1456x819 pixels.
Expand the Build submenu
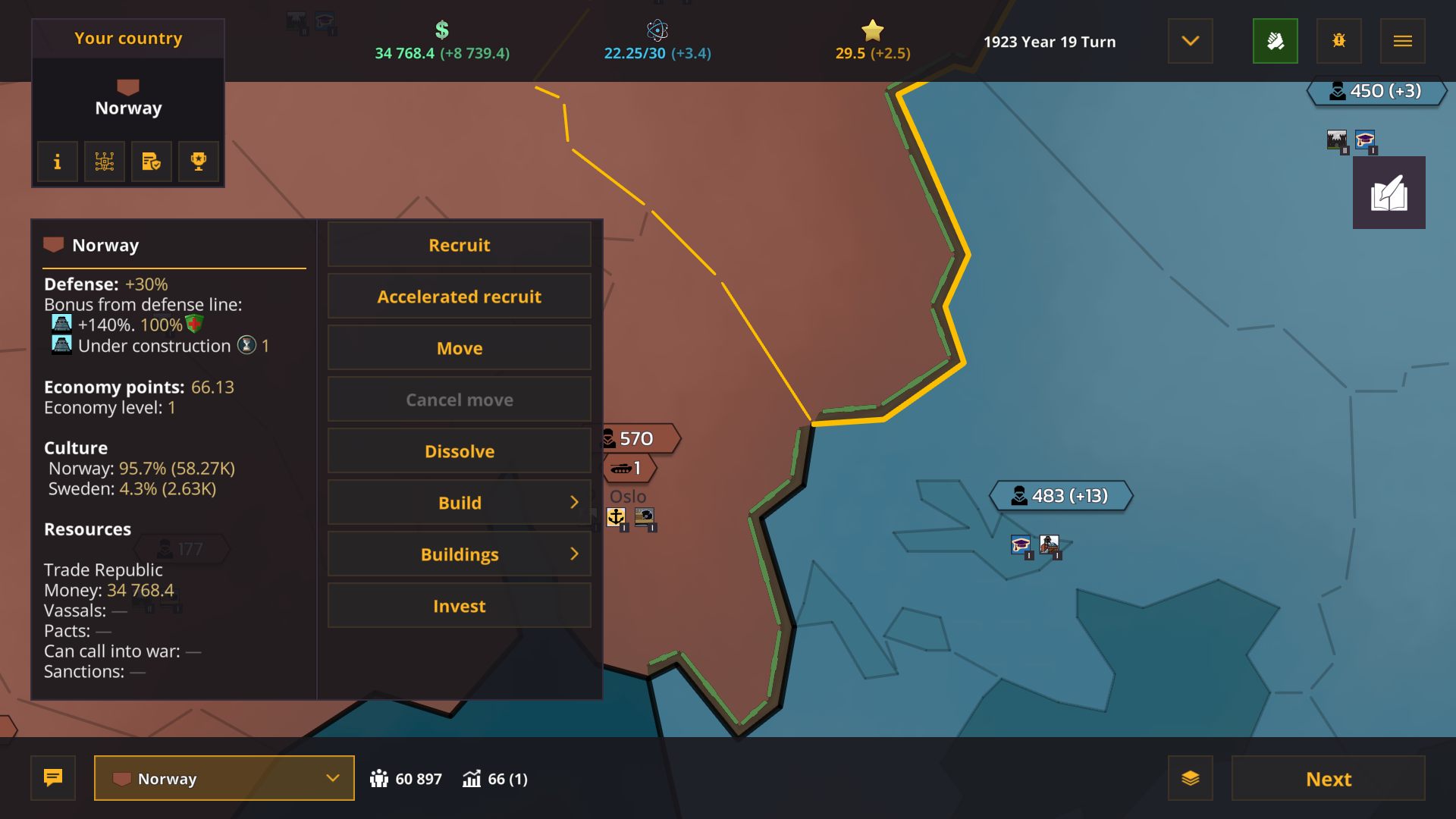[459, 502]
